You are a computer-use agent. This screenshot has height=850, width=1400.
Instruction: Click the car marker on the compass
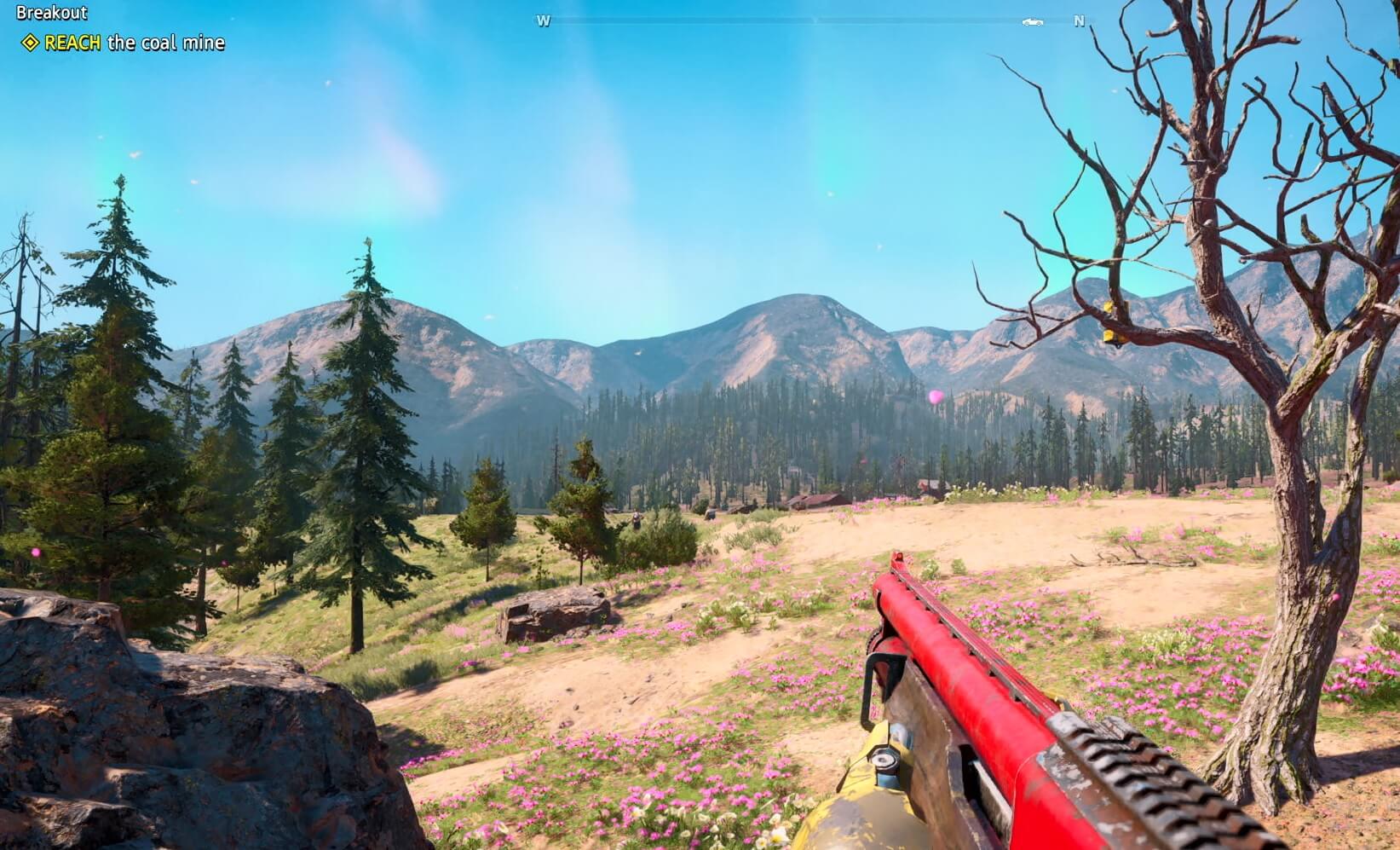point(1033,21)
